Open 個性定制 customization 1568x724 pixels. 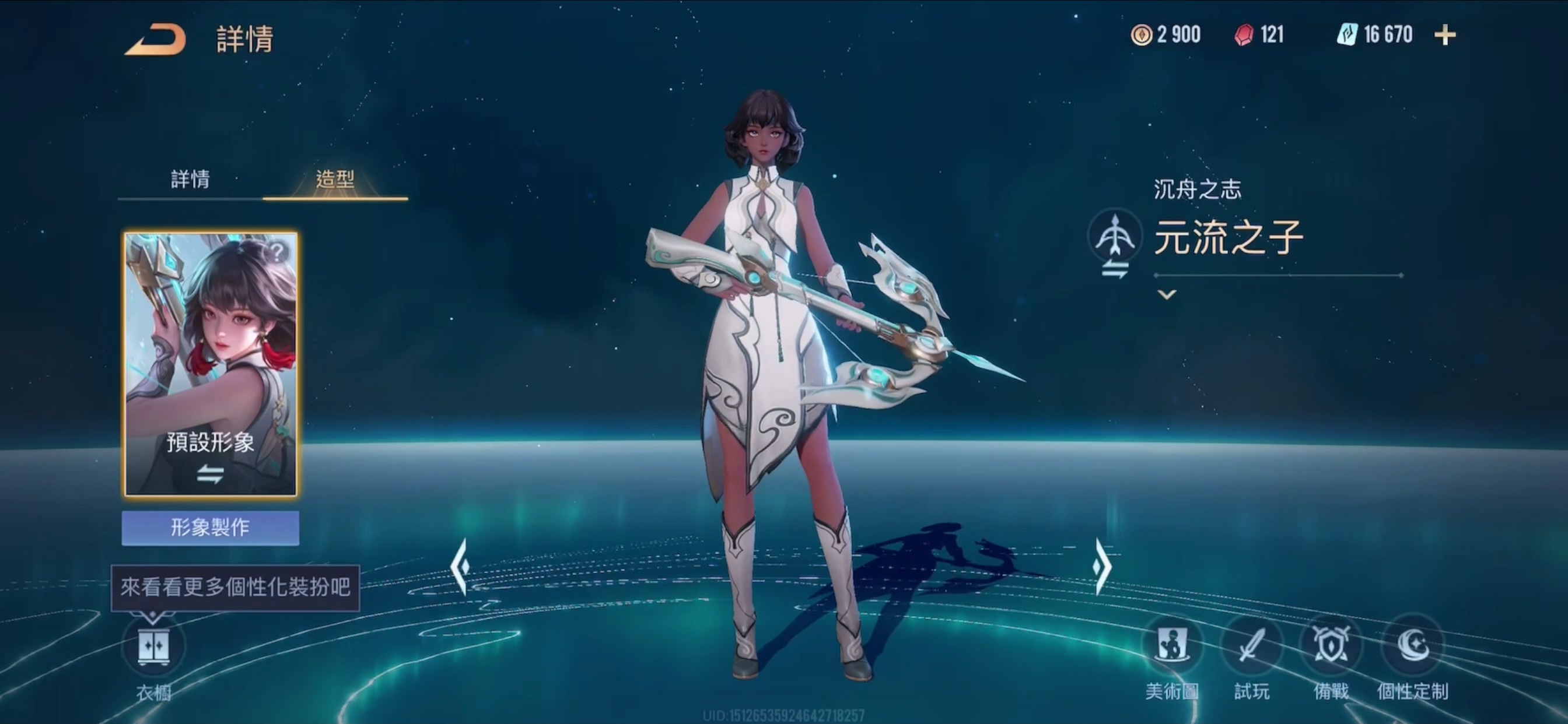[x=1412, y=646]
